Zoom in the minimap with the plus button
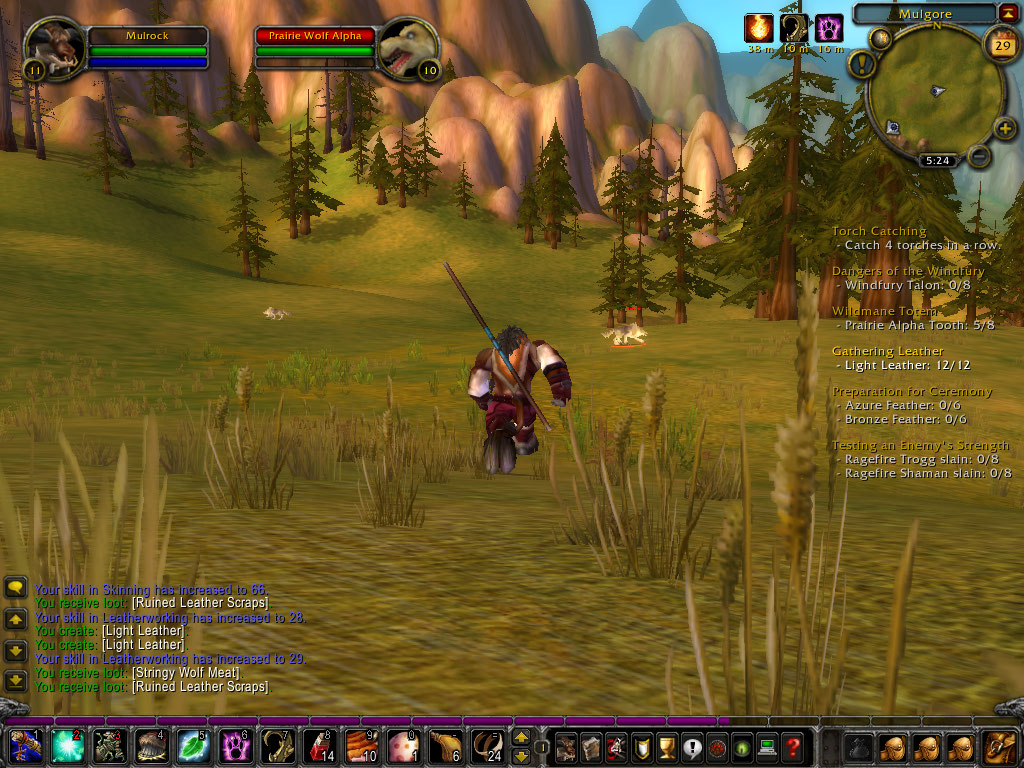Screen dimensions: 1024x768 tap(1004, 128)
